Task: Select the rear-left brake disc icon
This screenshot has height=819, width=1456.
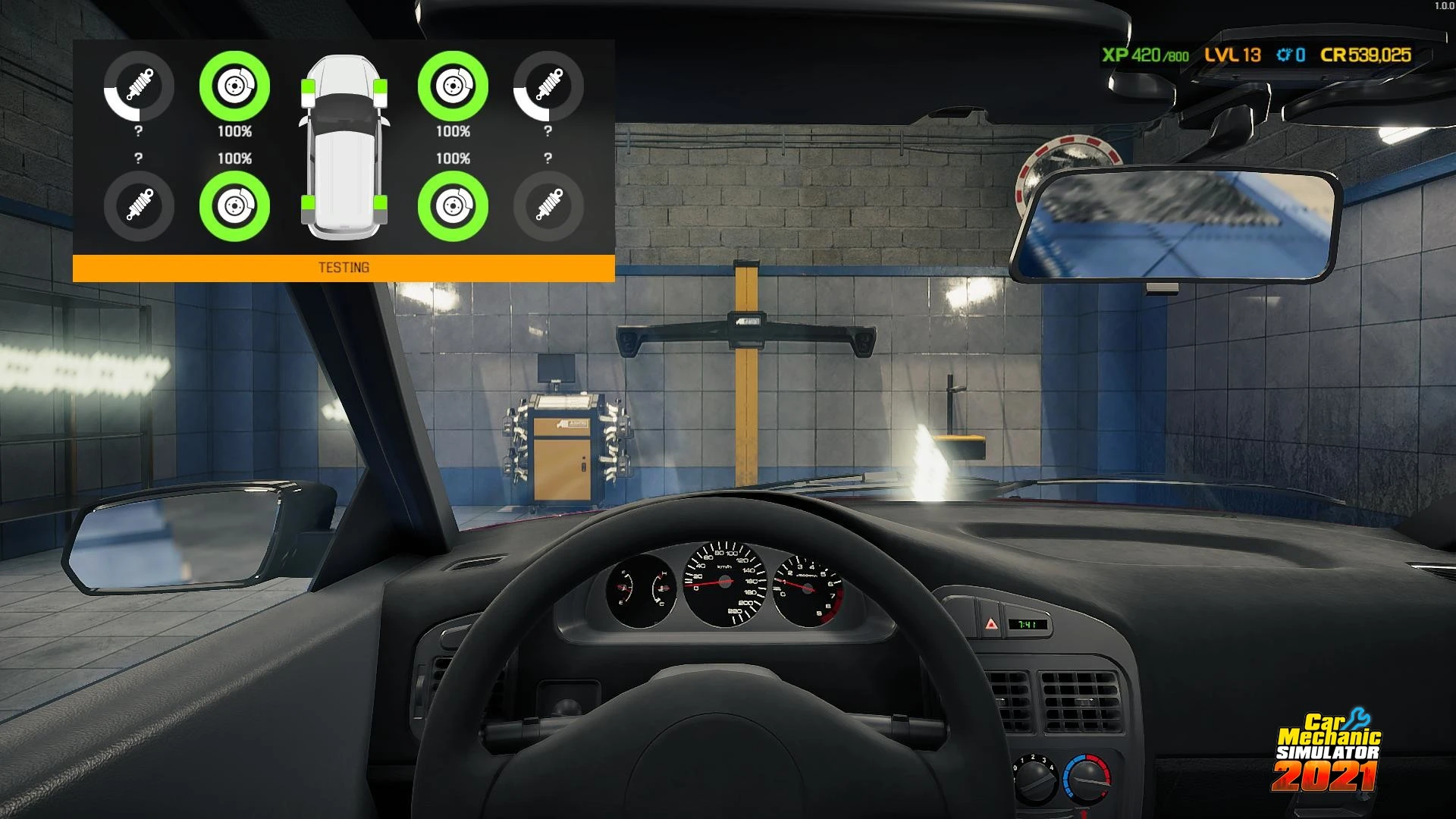Action: point(234,206)
